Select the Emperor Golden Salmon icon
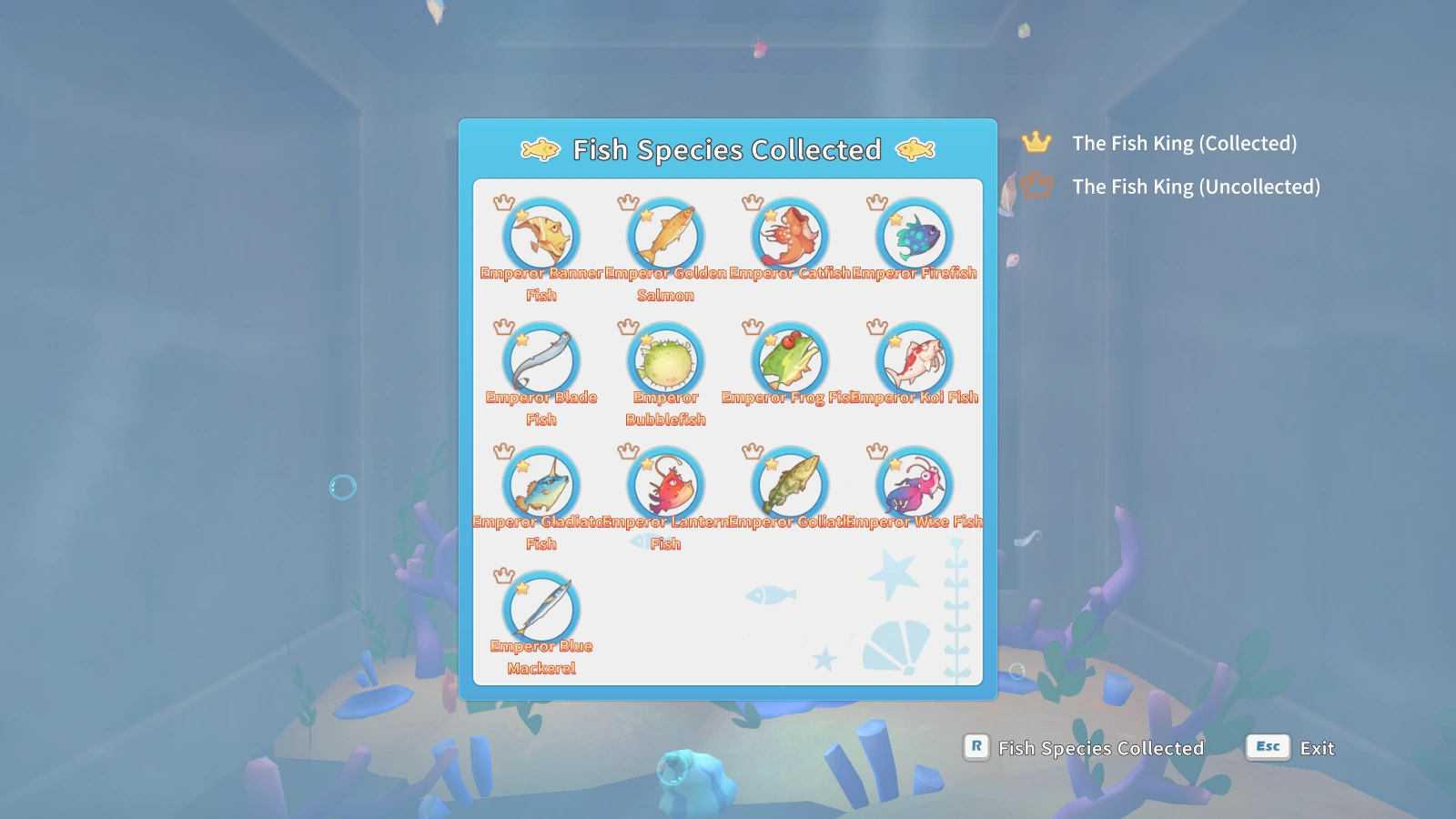The height and width of the screenshot is (819, 1456). click(x=665, y=236)
